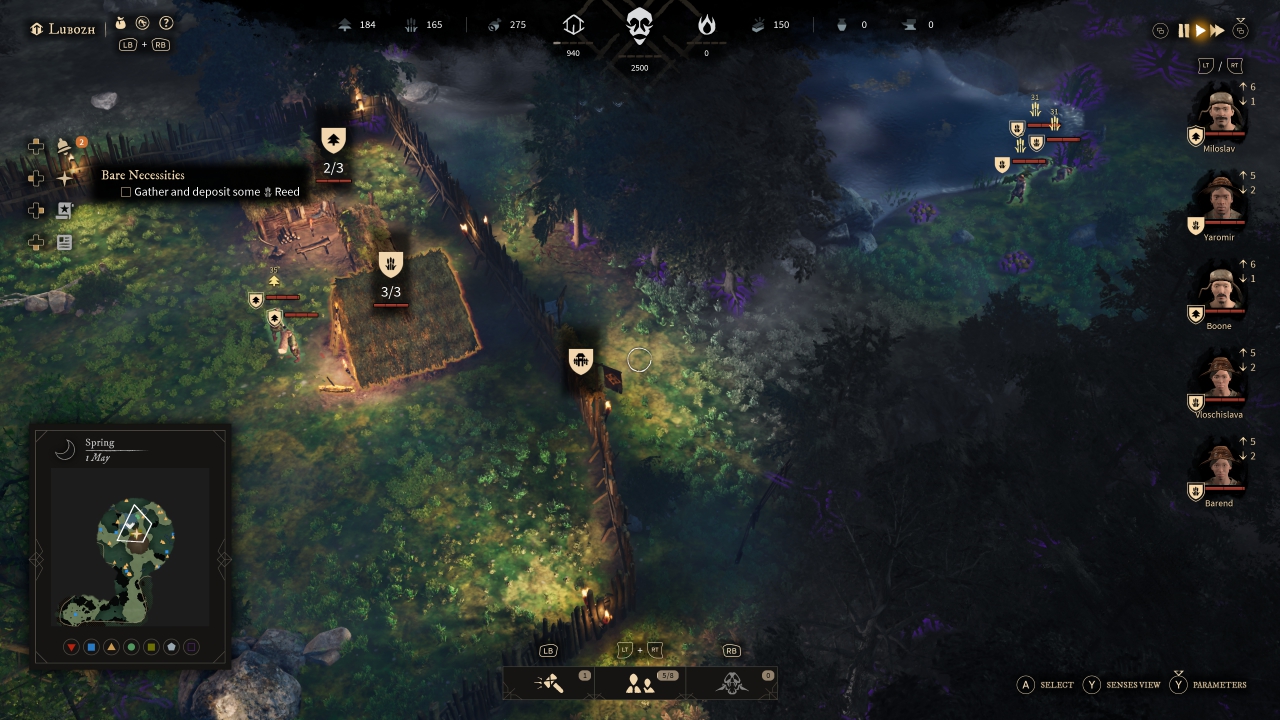Image resolution: width=1280 pixels, height=720 pixels.
Task: Set game speed to normal play
Action: tap(1200, 31)
